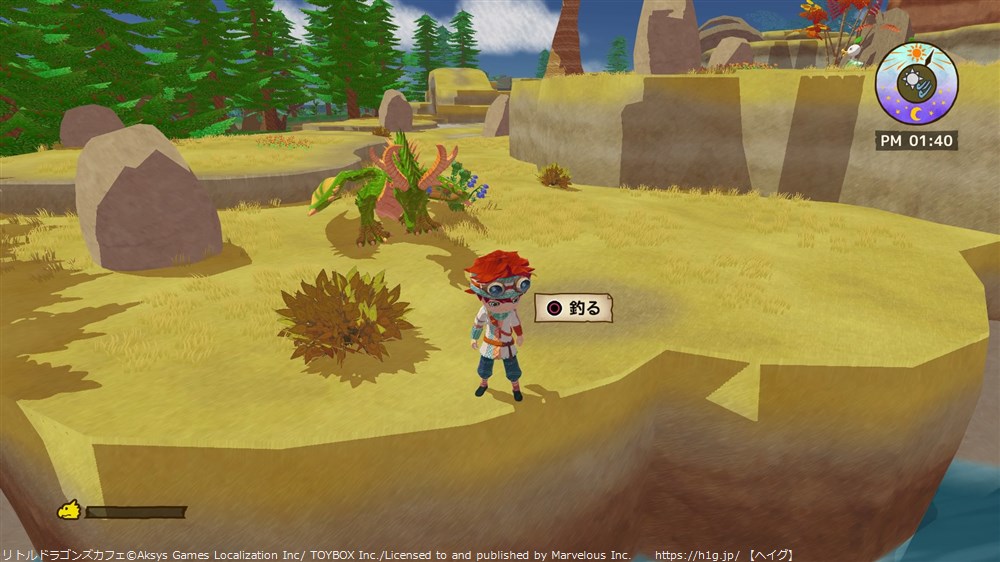Select the yellow dragon stamina icon
Viewport: 1000px width, 562px height.
coord(69,511)
